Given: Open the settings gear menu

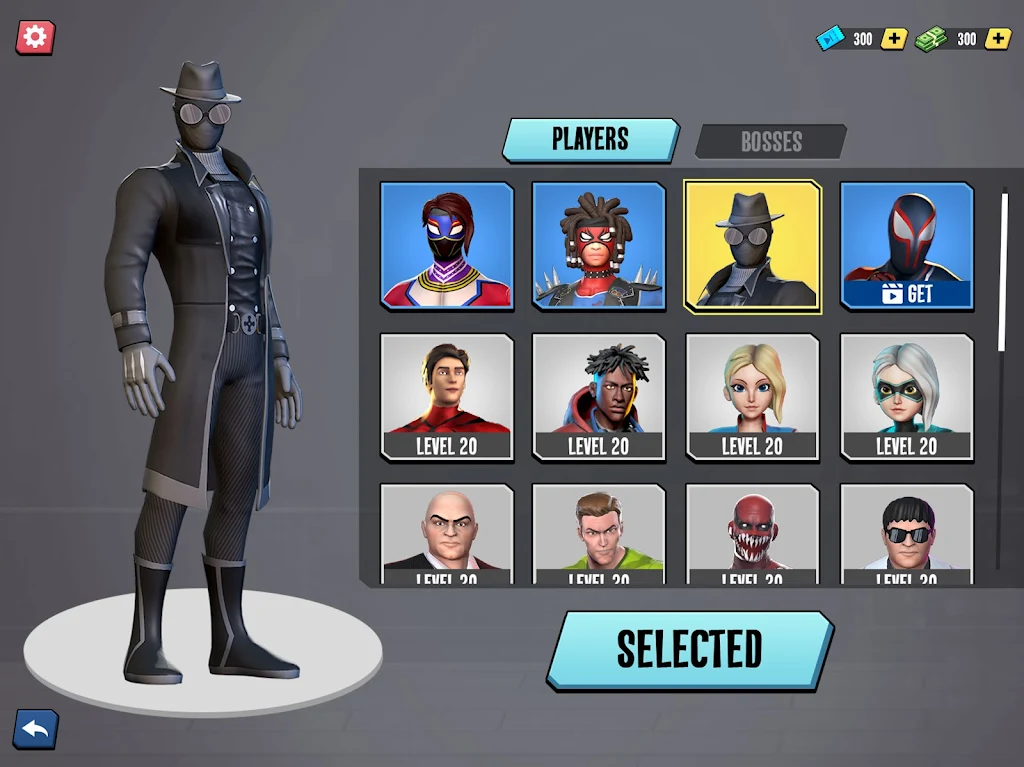Looking at the screenshot, I should (35, 38).
